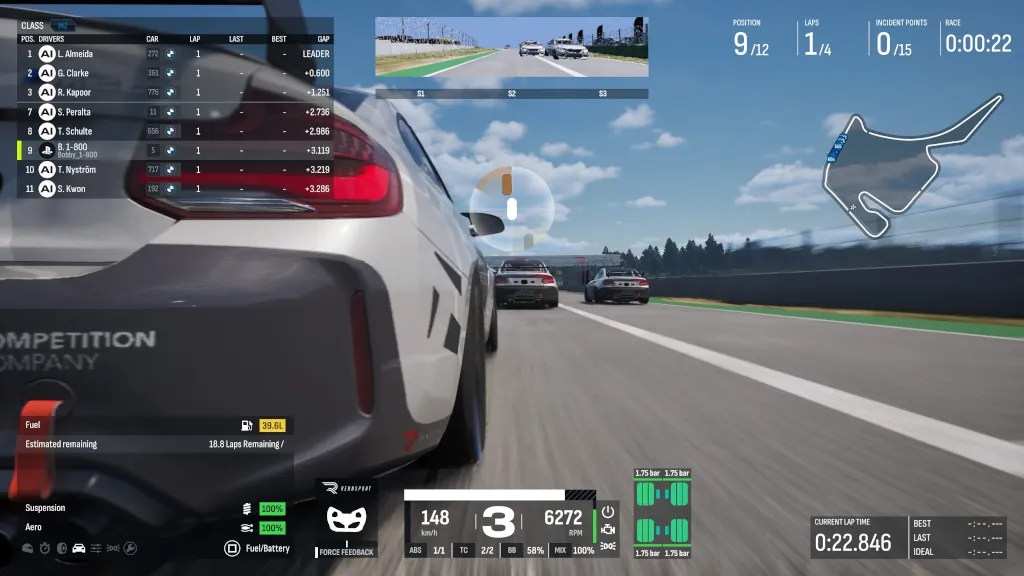Image resolution: width=1024 pixels, height=576 pixels.
Task: Open the stopwatch timing page
Action: [44, 548]
